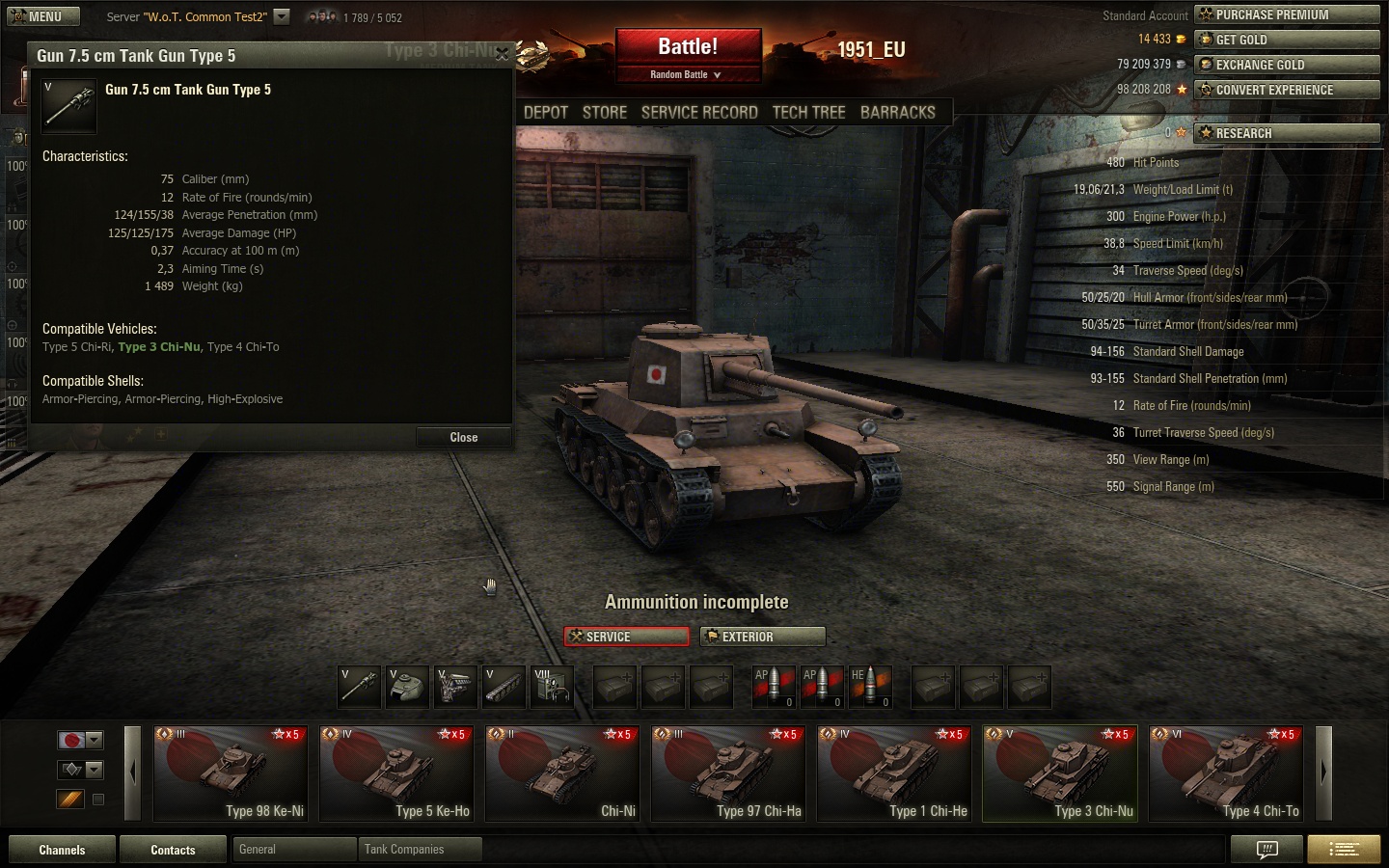Select the Type 4 Chi-To tank
The width and height of the screenshot is (1389, 868).
pos(1226,774)
